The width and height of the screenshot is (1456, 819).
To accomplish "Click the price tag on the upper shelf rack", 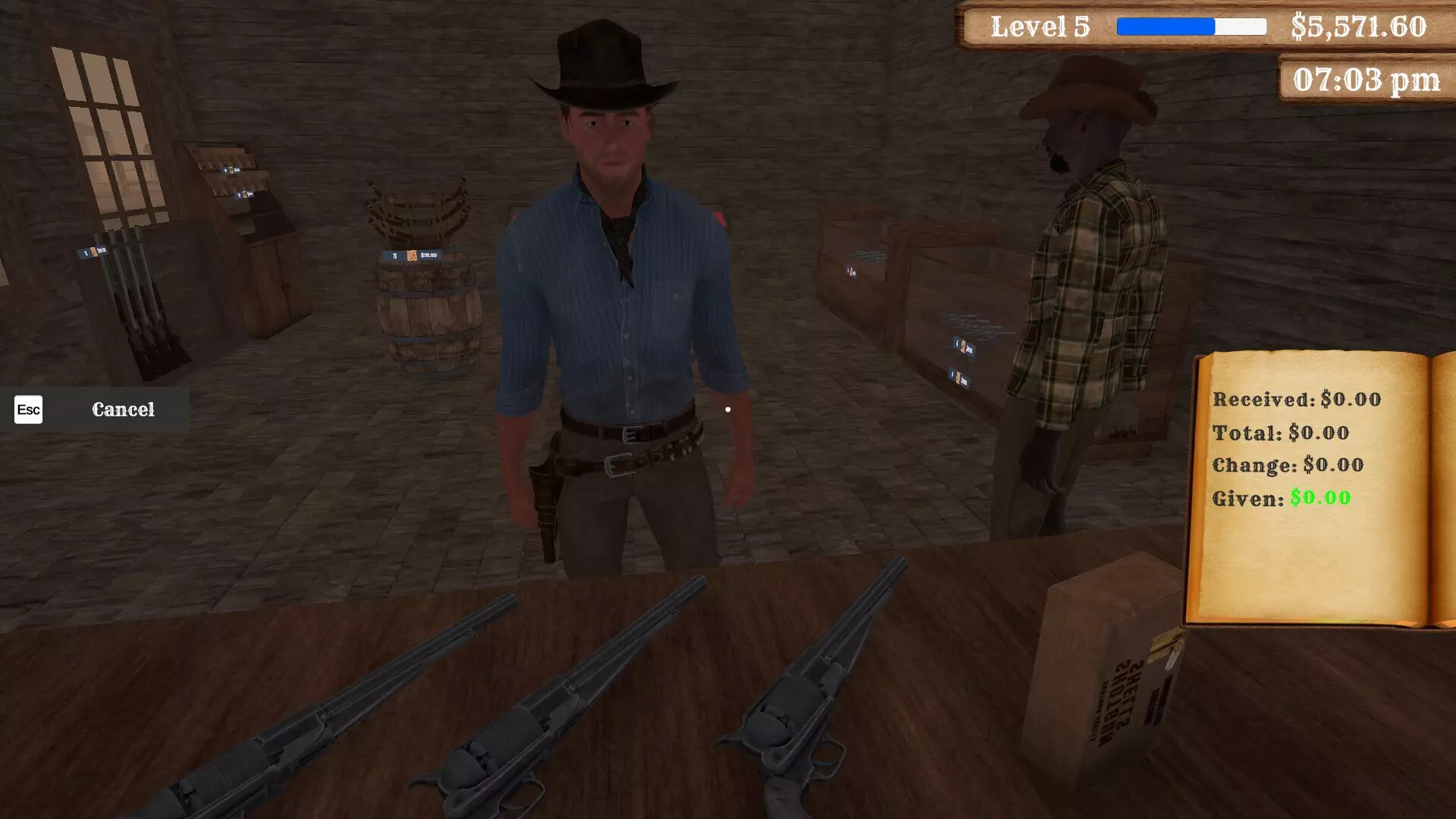I will (x=231, y=169).
